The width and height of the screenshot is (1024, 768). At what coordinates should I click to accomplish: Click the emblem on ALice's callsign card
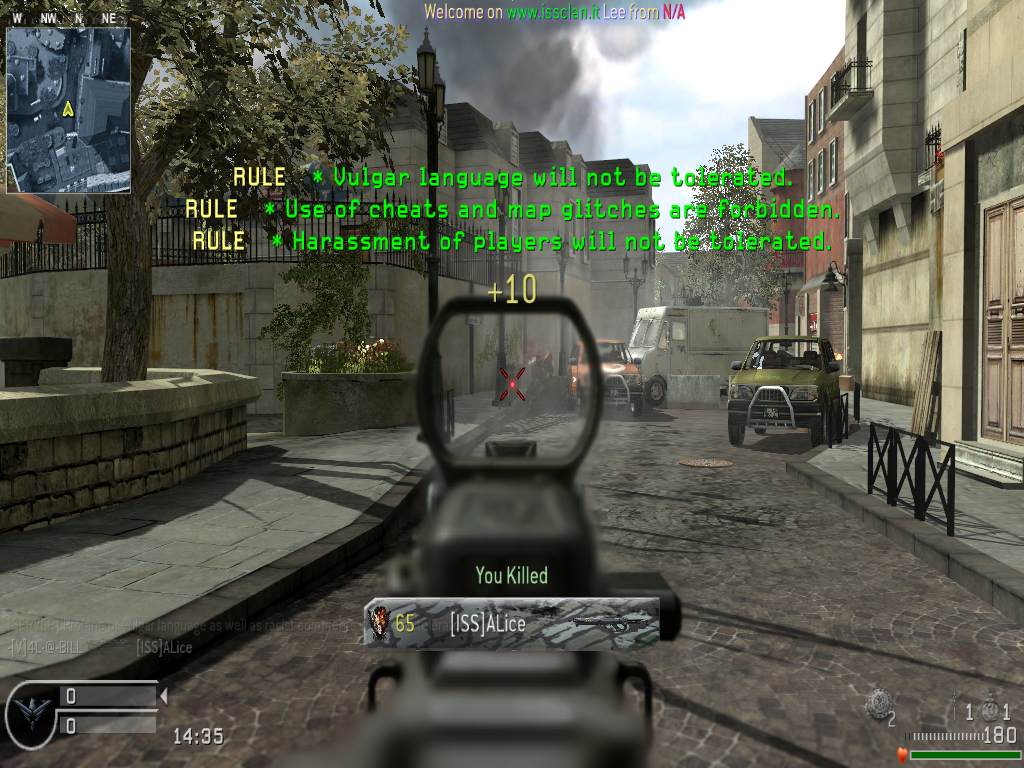379,624
